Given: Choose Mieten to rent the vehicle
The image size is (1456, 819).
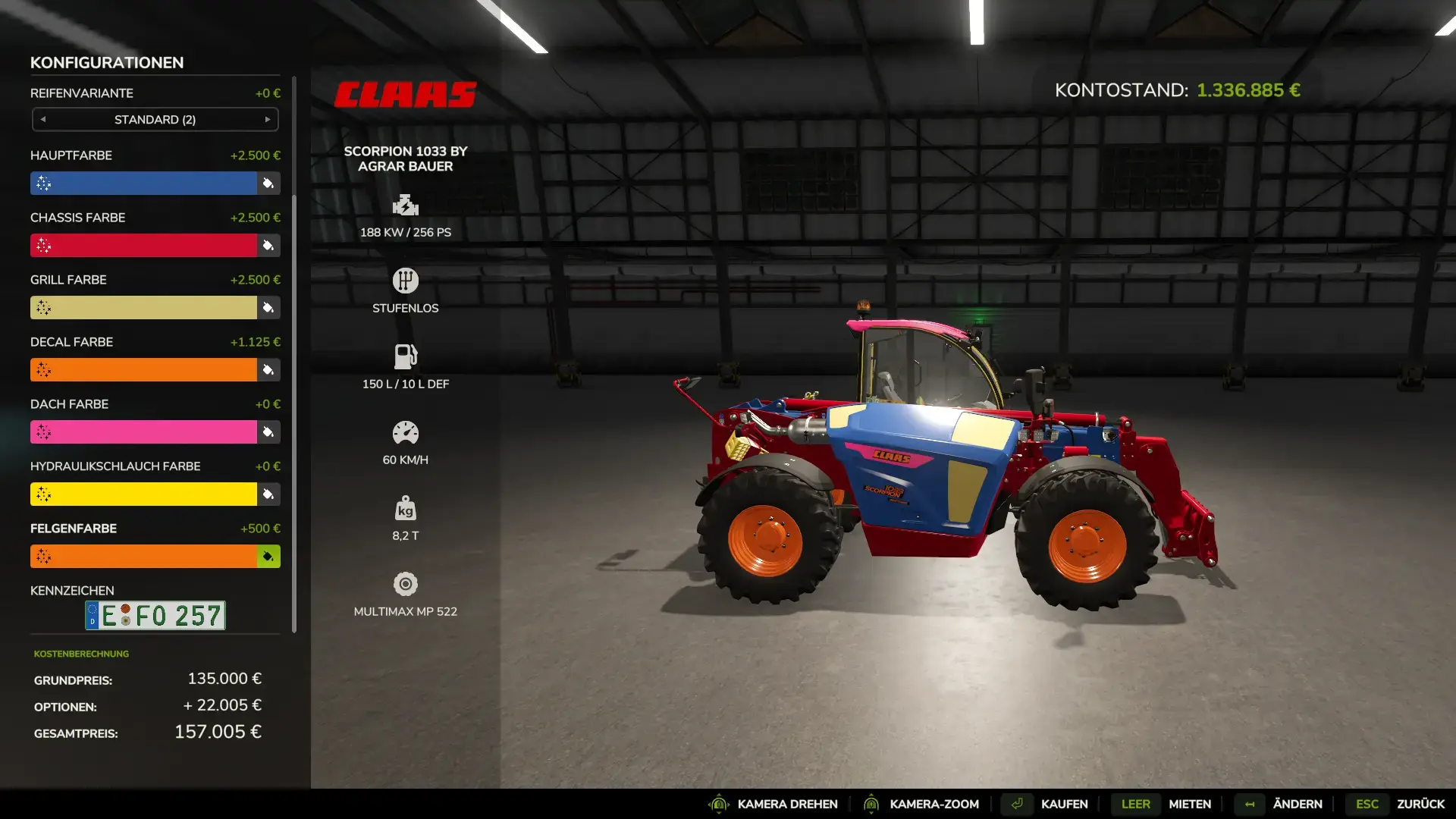Looking at the screenshot, I should [x=1189, y=804].
